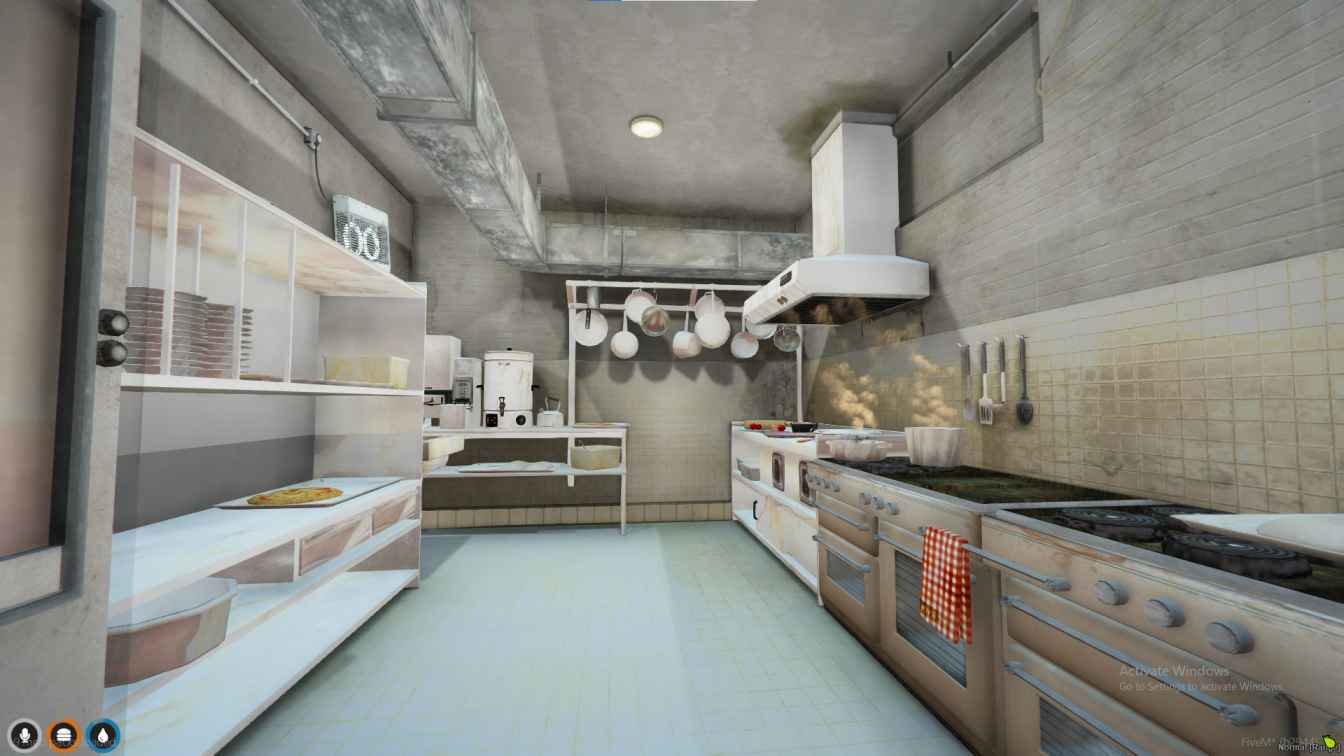Image resolution: width=1344 pixels, height=756 pixels.
Task: Click the Go to Settings activation link
Action: point(1200,687)
